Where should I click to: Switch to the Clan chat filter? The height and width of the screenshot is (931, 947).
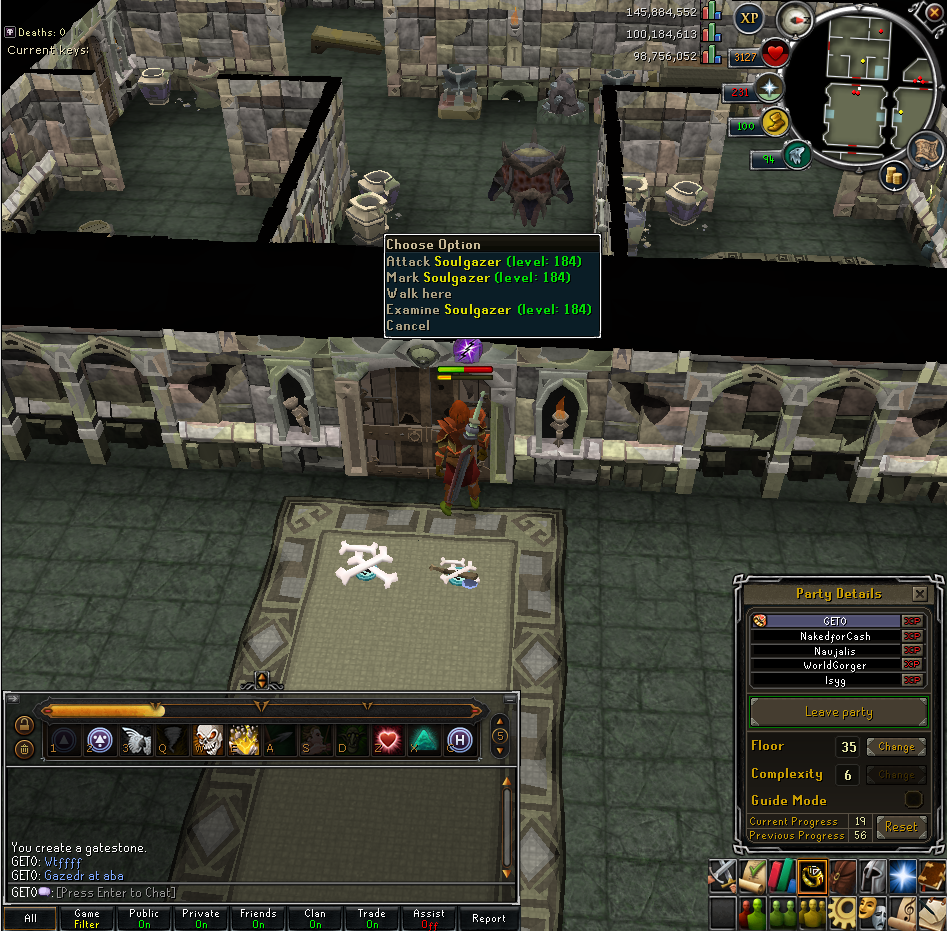(x=315, y=917)
